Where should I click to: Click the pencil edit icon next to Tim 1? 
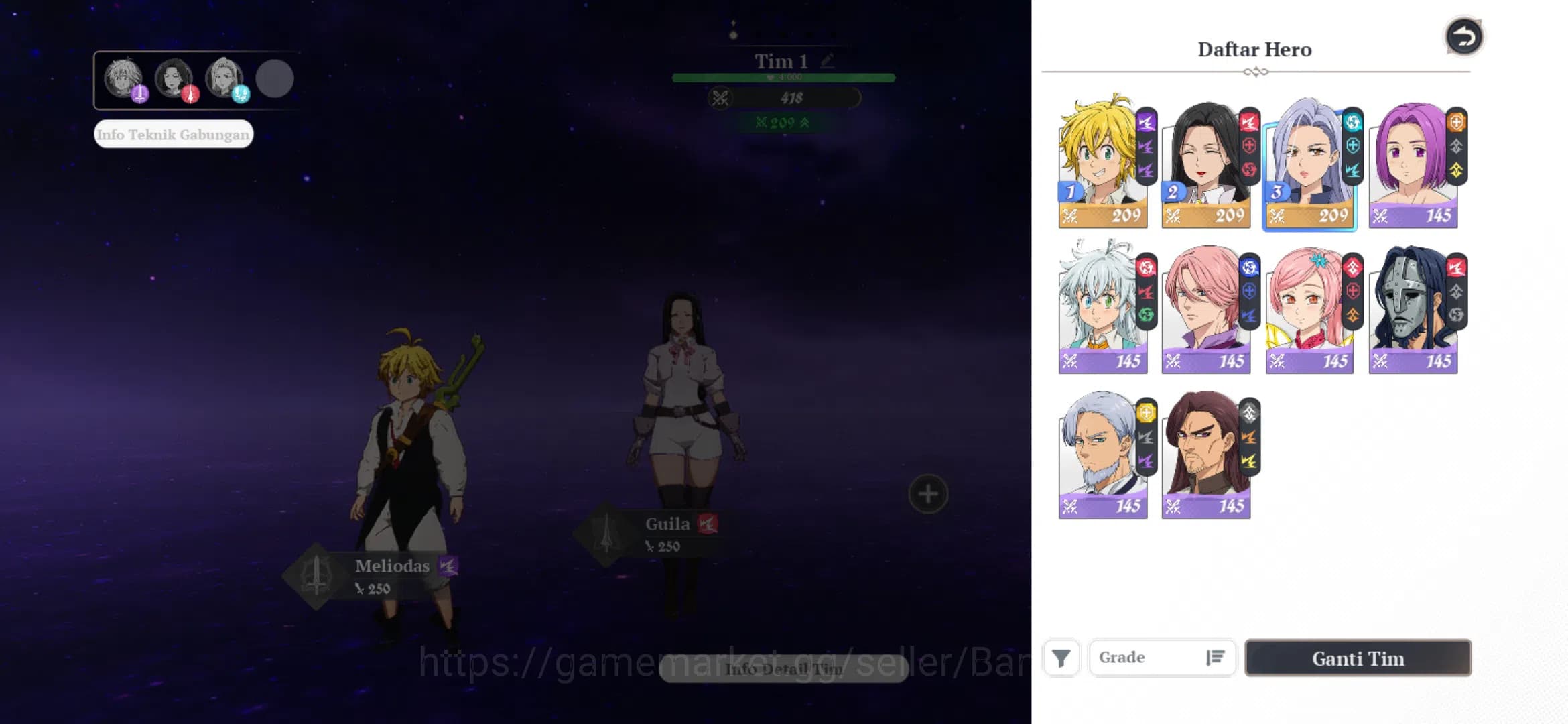click(827, 60)
